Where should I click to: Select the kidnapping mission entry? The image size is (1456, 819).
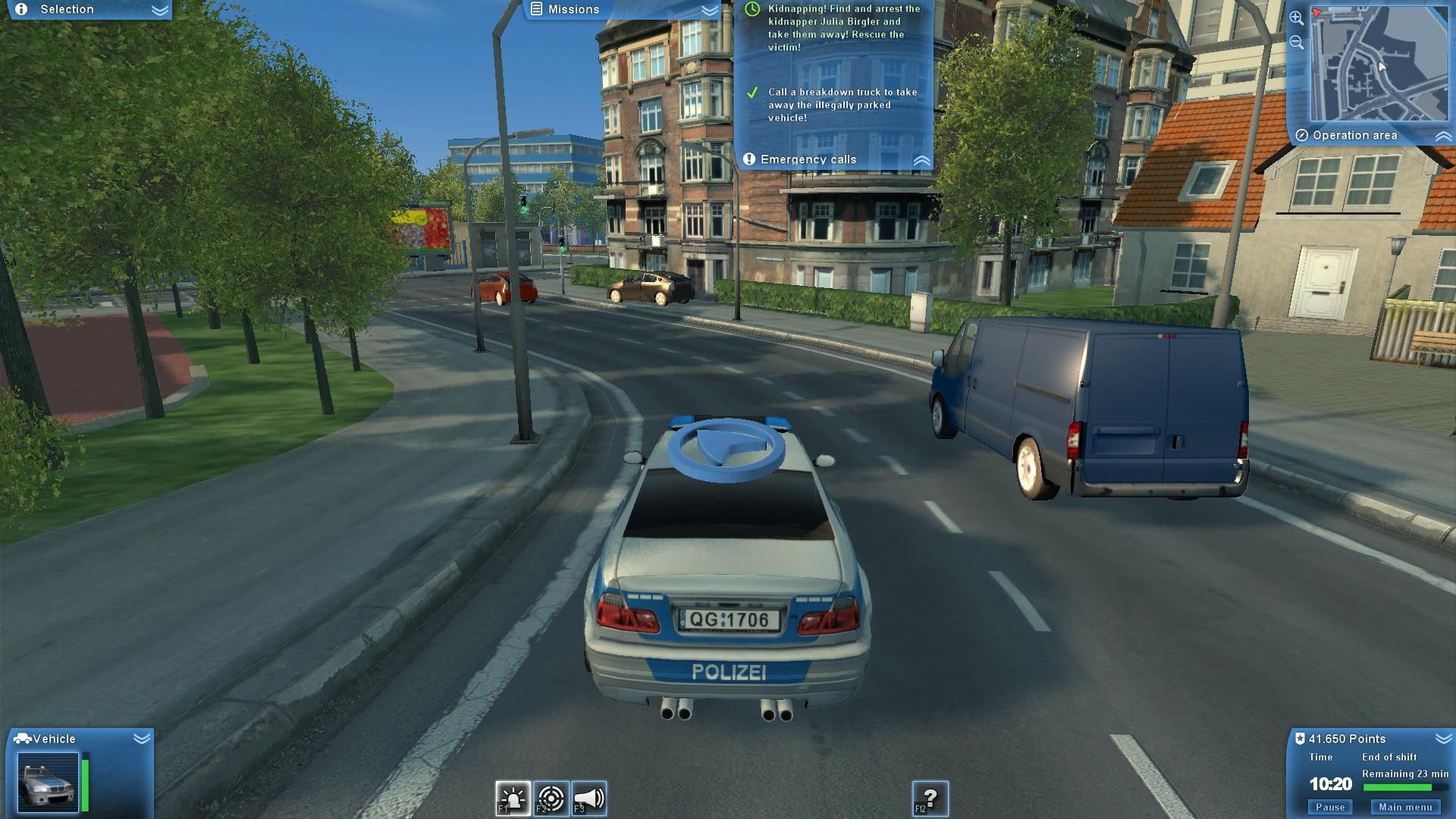pyautogui.click(x=843, y=28)
